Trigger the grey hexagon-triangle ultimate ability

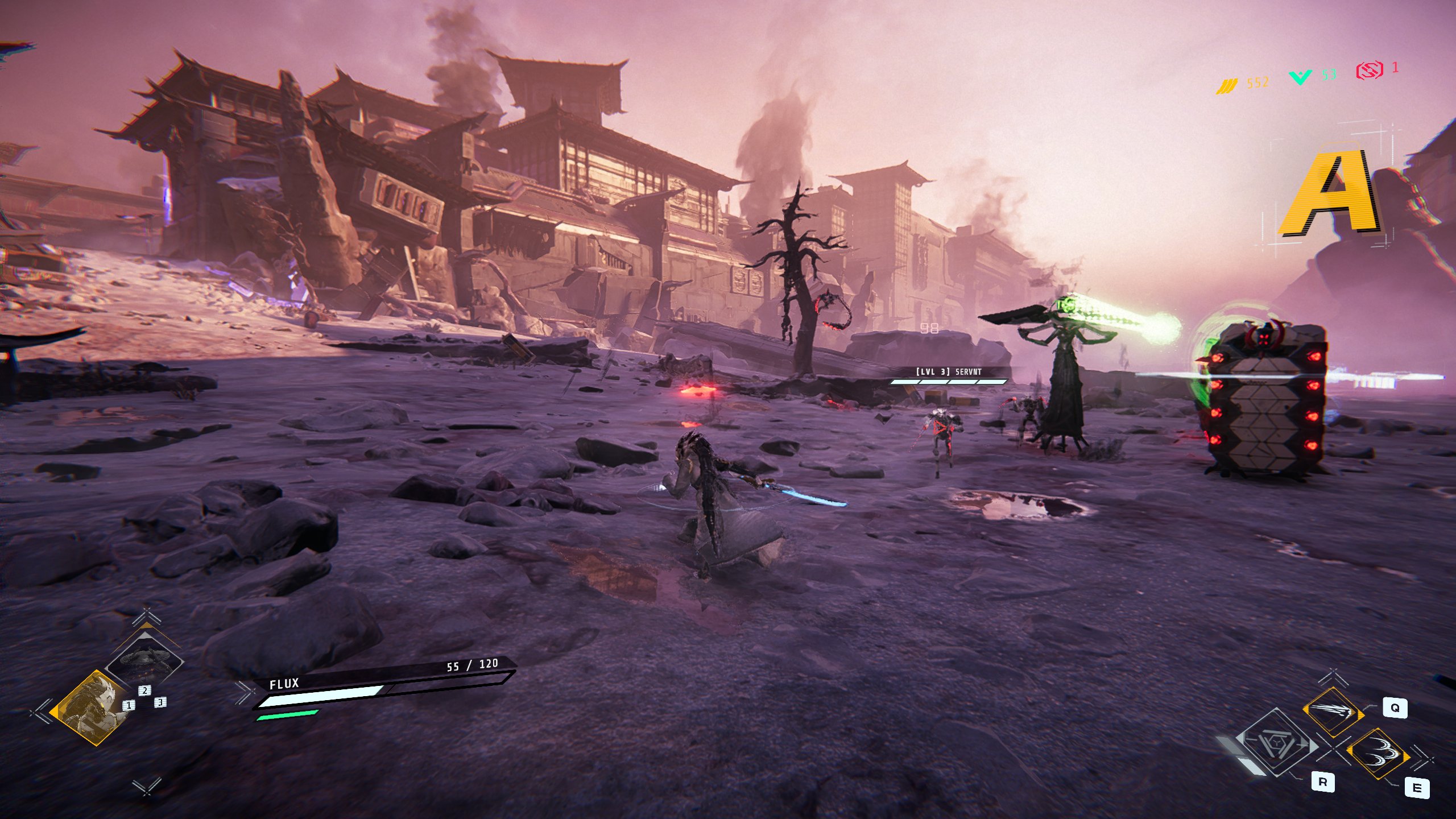[x=1276, y=743]
